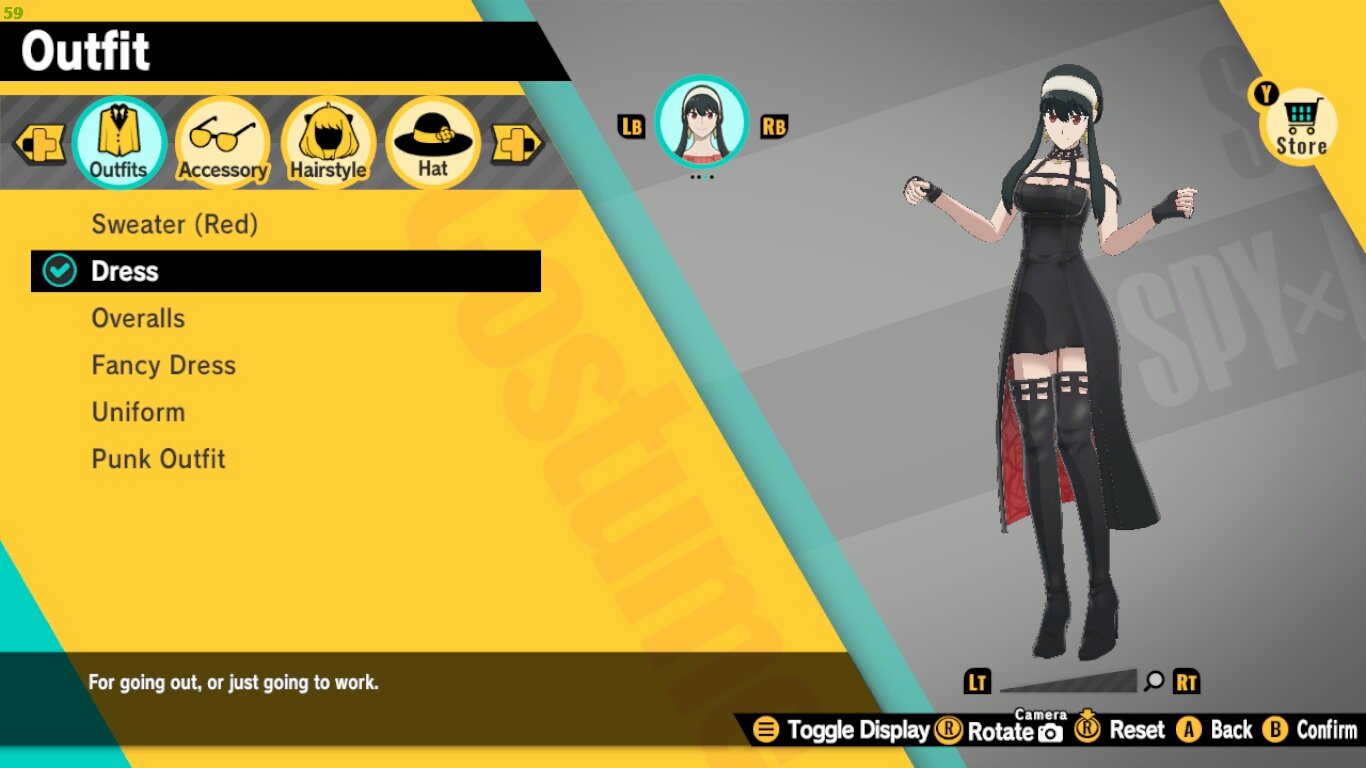Open the Hat customization category
Image resolution: width=1366 pixels, height=768 pixels.
point(432,135)
